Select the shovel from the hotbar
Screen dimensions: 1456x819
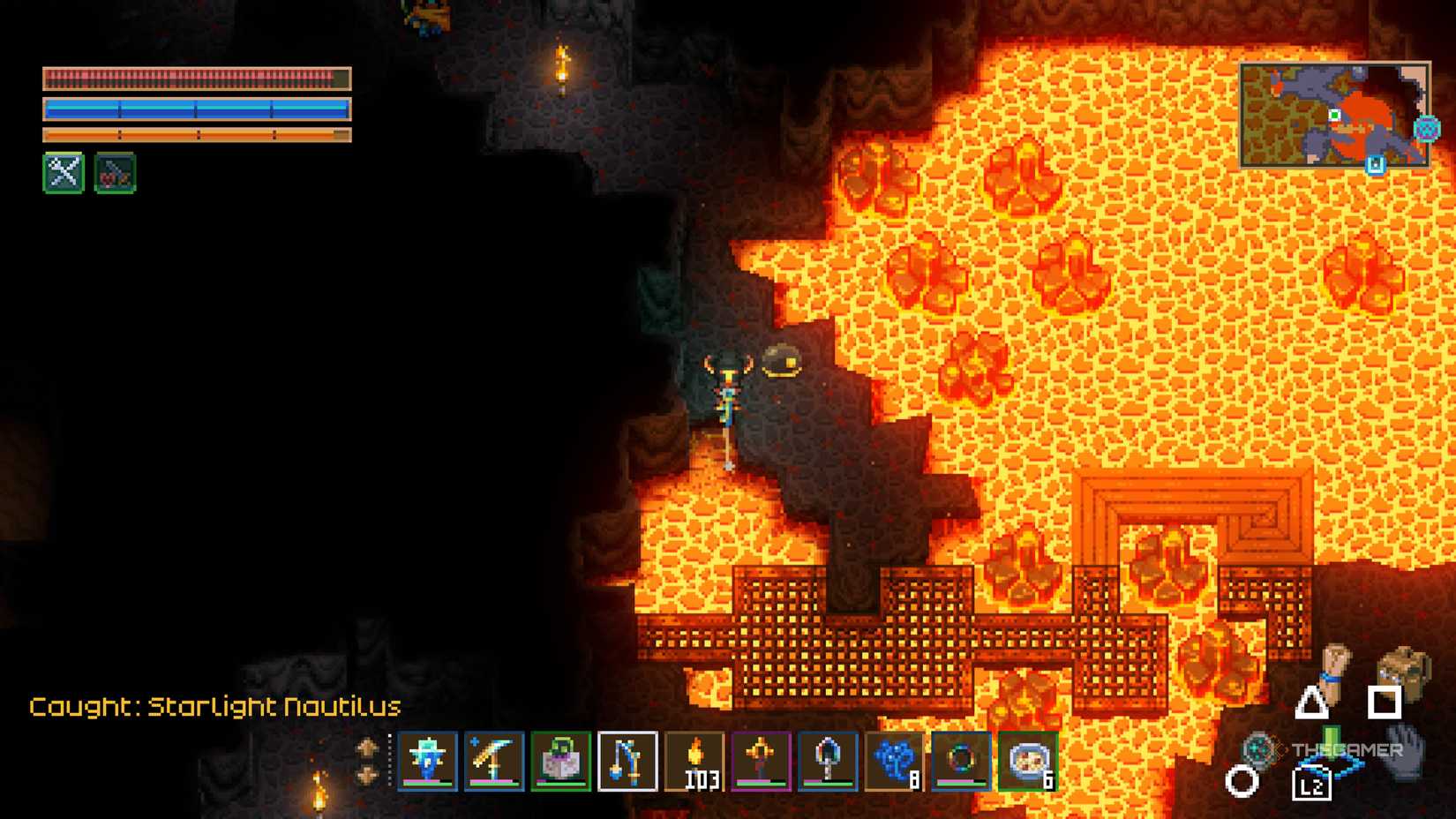point(828,761)
